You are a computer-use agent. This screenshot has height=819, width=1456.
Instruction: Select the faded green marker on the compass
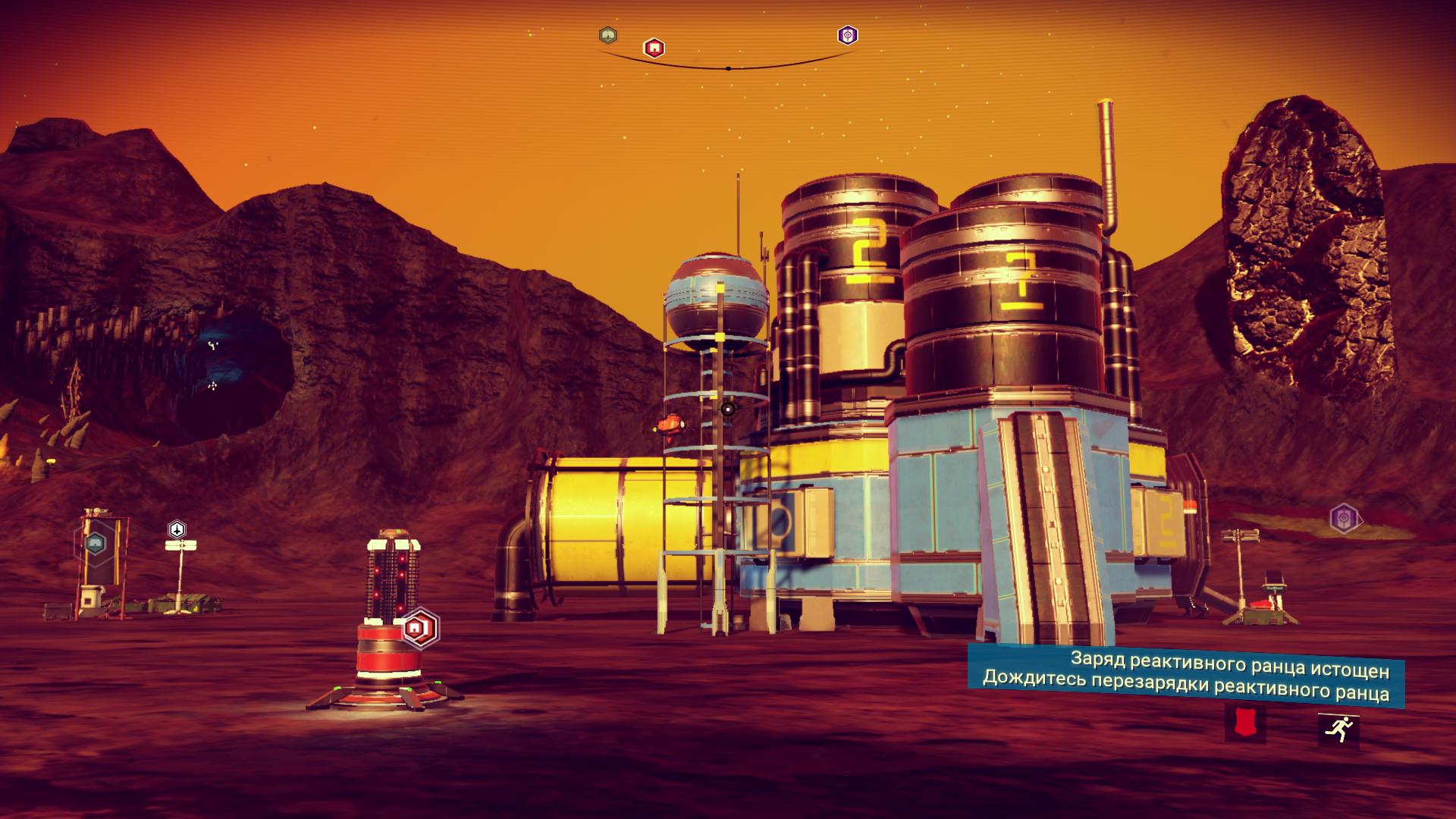pos(608,35)
